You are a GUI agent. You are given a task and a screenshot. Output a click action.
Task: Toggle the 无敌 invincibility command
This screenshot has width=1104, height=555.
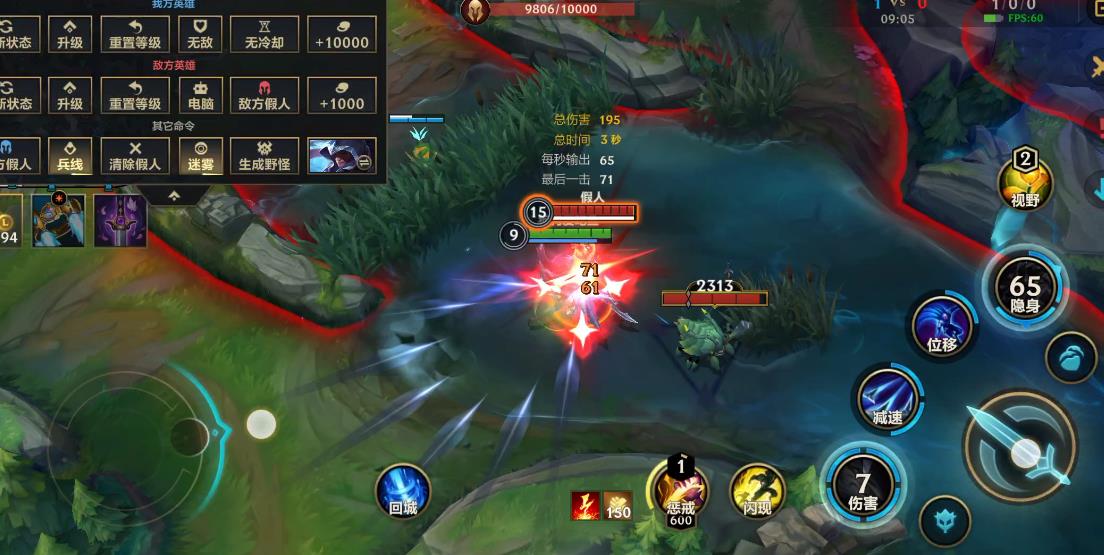tap(202, 34)
